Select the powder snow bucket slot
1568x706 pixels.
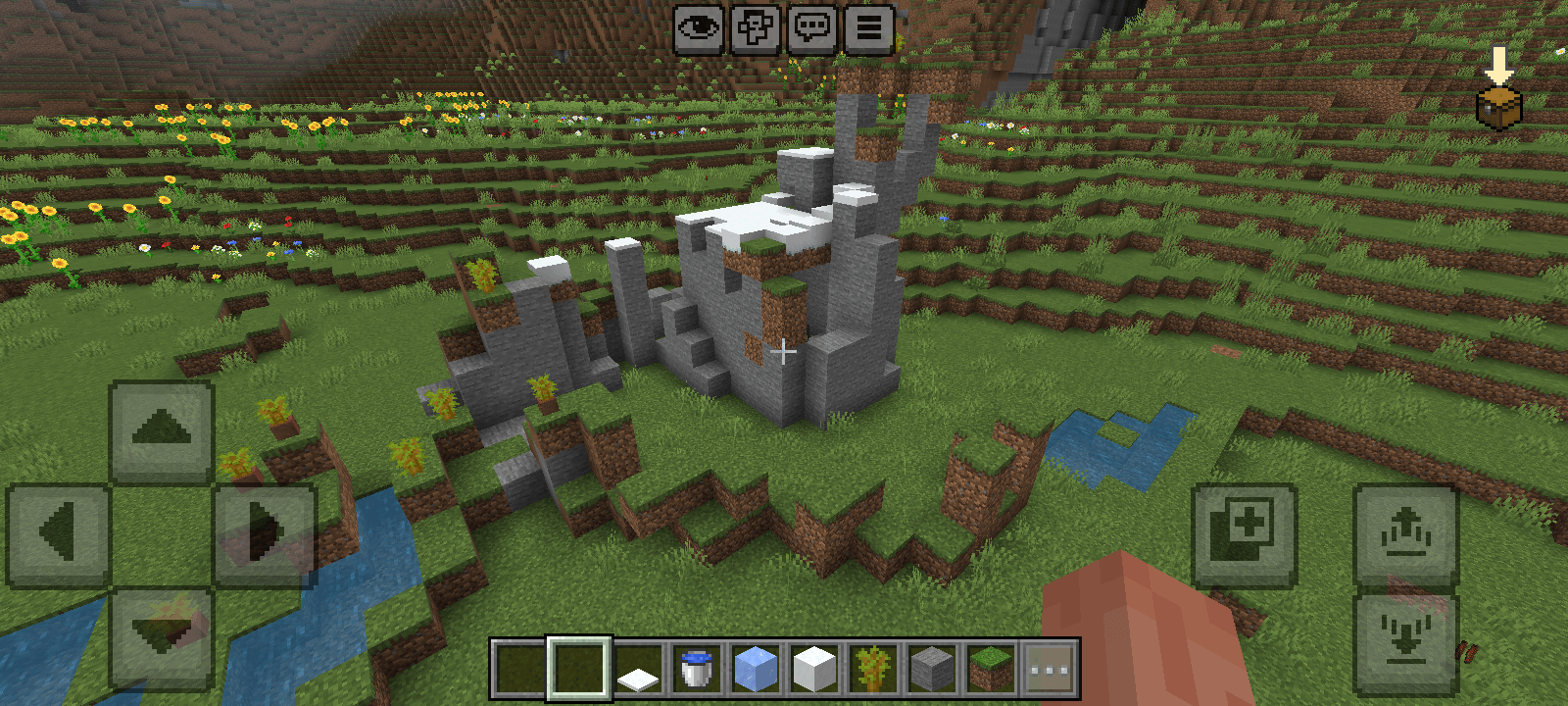tap(697, 669)
